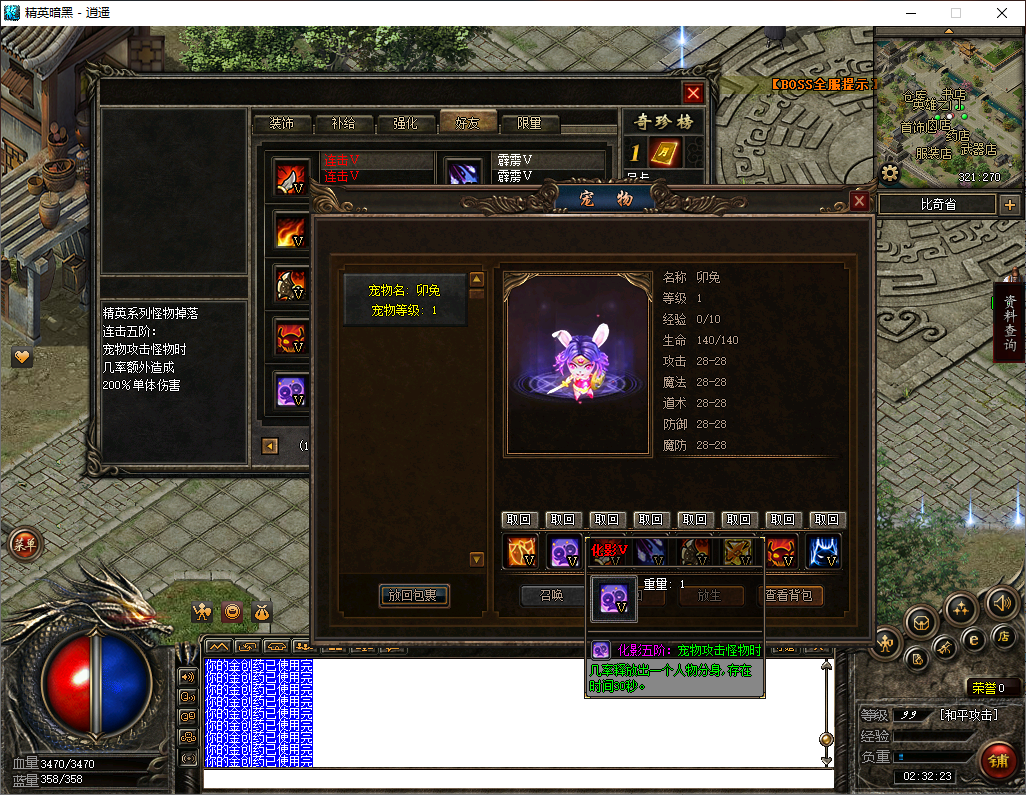The height and width of the screenshot is (795, 1026).
Task: Open the 补给 tab
Action: pyautogui.click(x=343, y=124)
